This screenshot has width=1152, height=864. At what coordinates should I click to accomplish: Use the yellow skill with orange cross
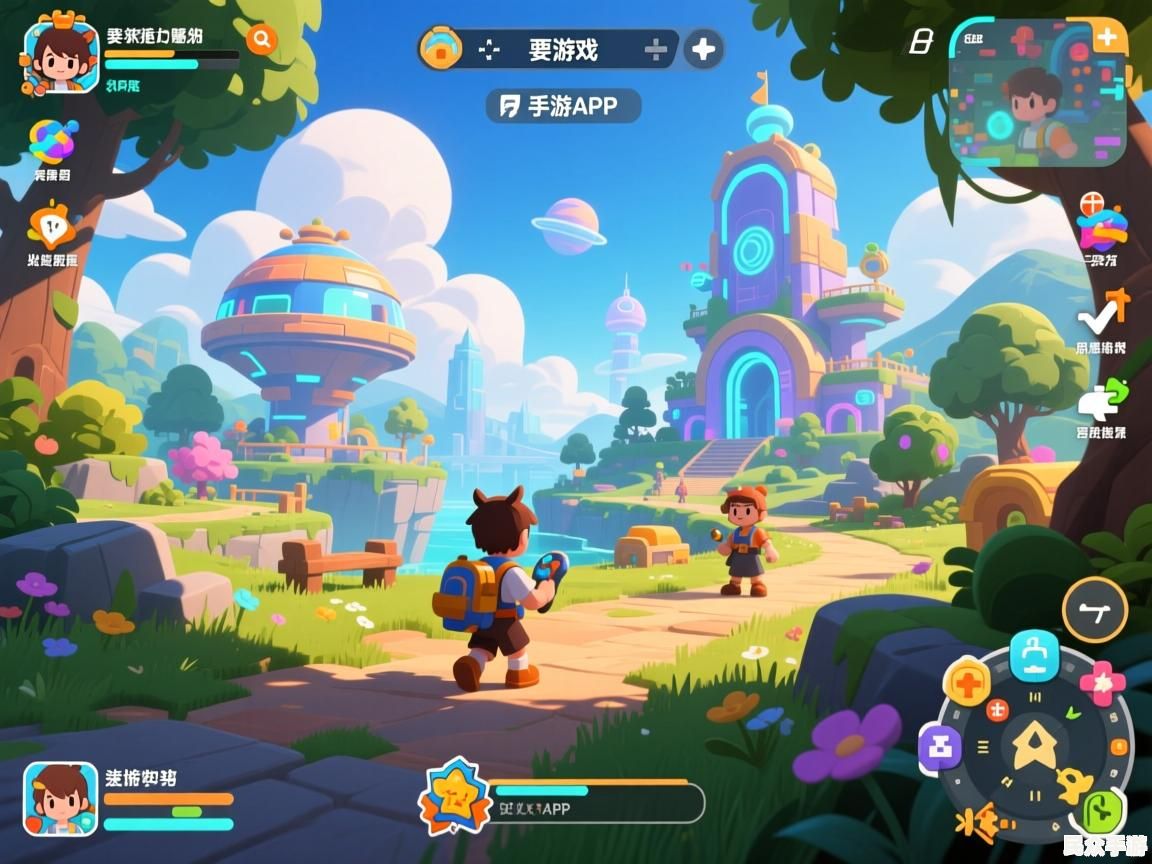[x=968, y=684]
